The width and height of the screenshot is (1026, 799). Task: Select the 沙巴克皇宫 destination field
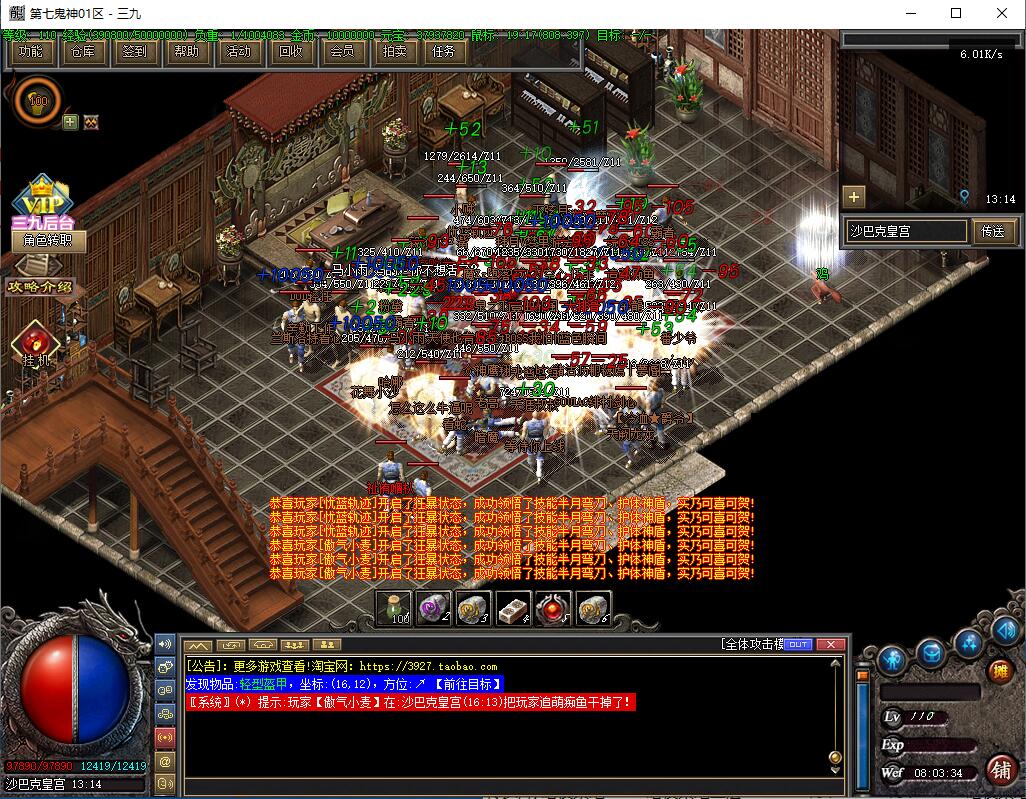tap(906, 231)
